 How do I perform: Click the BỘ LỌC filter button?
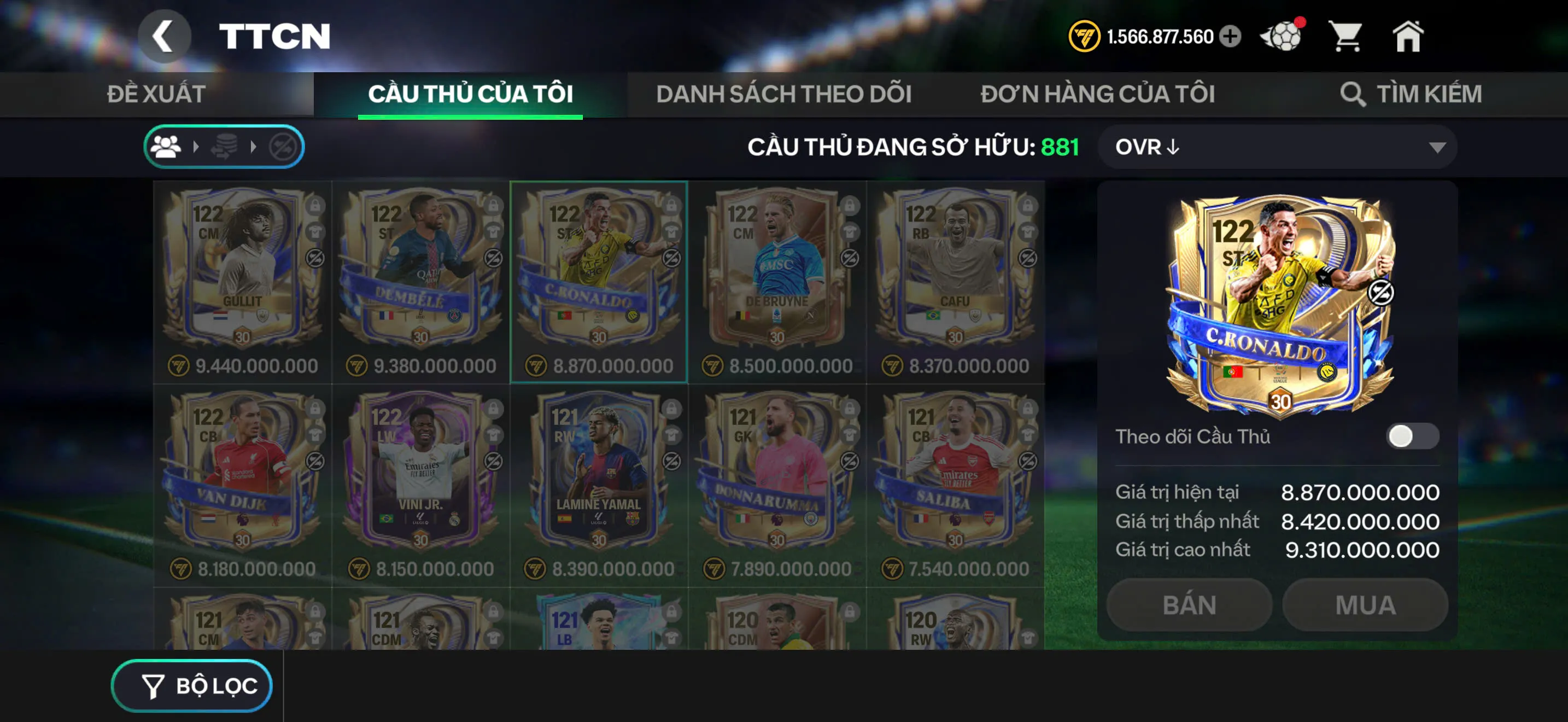pos(191,685)
